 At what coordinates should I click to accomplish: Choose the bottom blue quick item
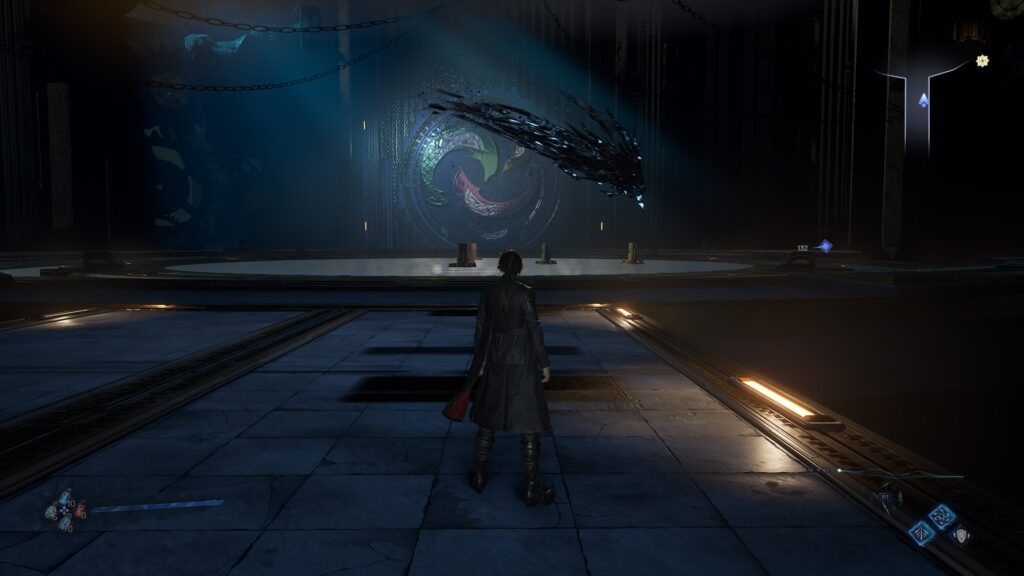point(65,523)
